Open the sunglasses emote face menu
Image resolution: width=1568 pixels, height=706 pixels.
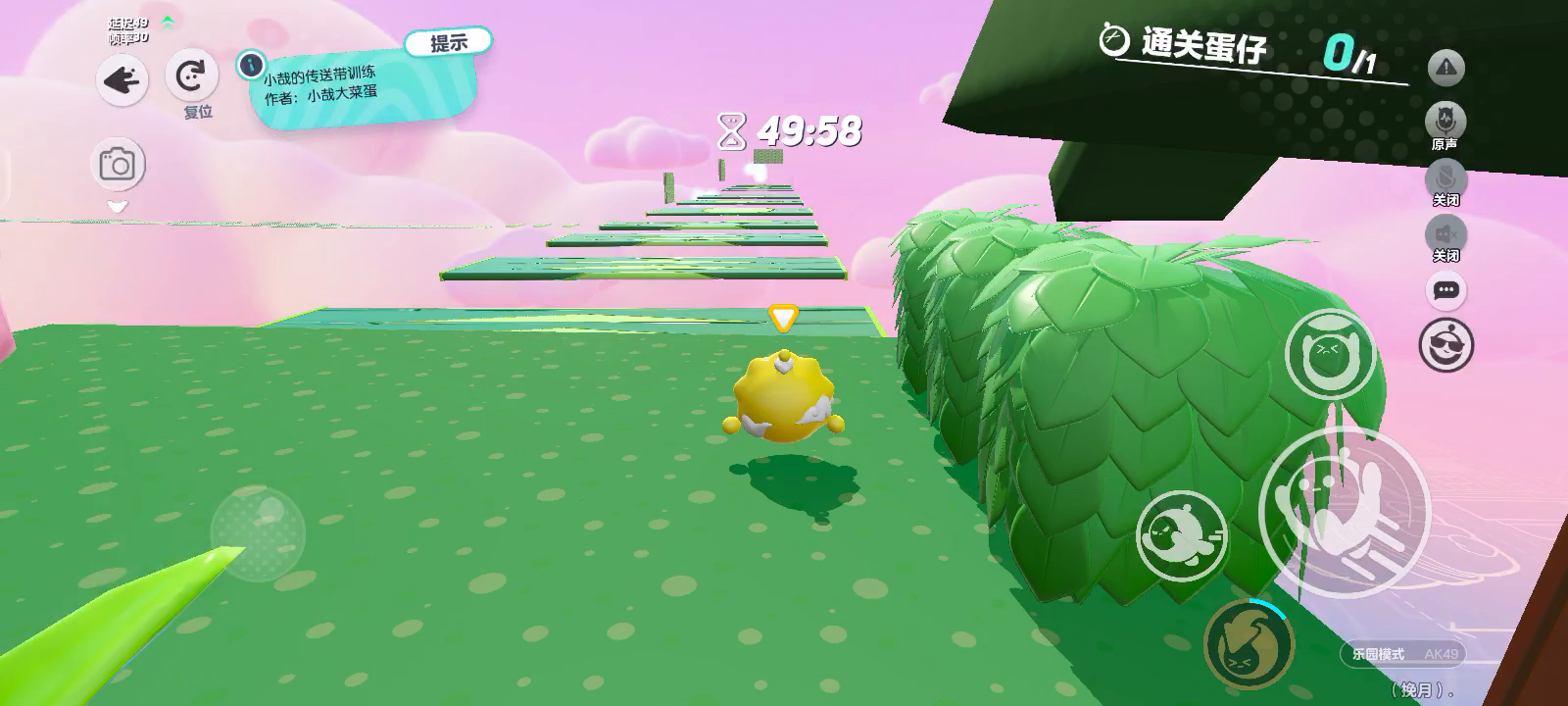tap(1446, 345)
